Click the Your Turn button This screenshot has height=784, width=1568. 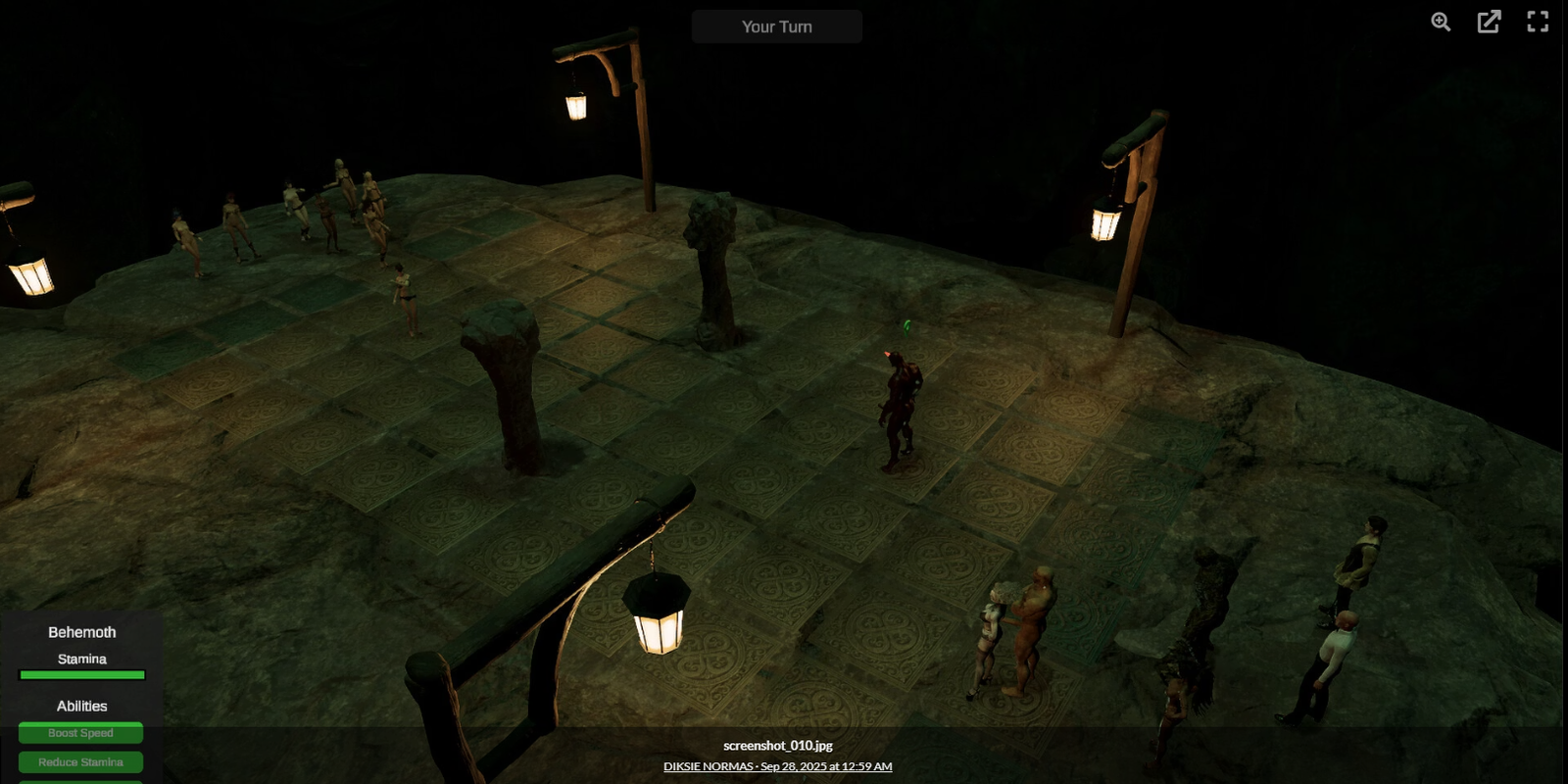776,26
